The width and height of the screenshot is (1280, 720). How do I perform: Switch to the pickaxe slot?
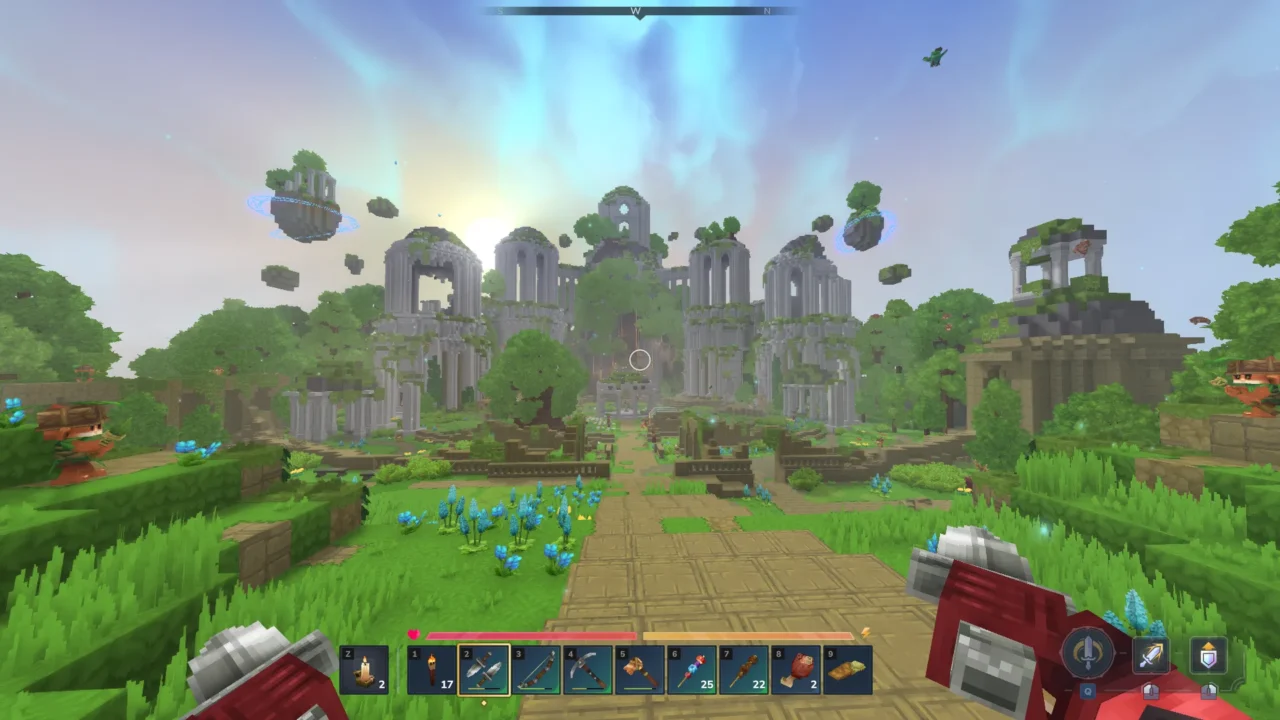tap(588, 669)
